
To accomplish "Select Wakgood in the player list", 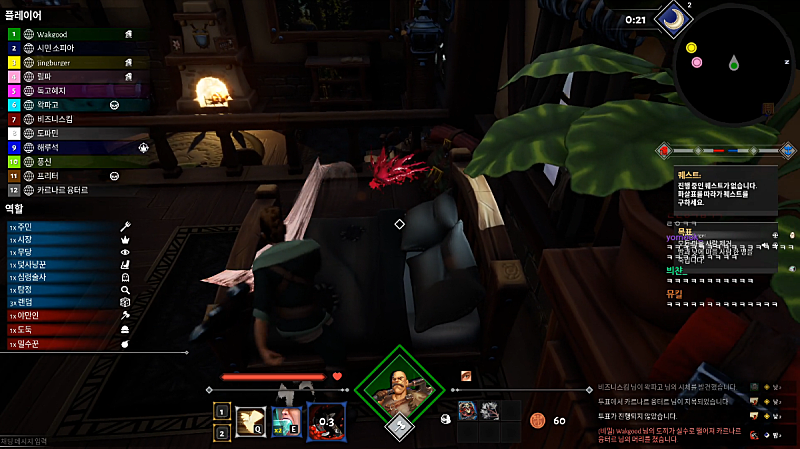I will point(60,33).
